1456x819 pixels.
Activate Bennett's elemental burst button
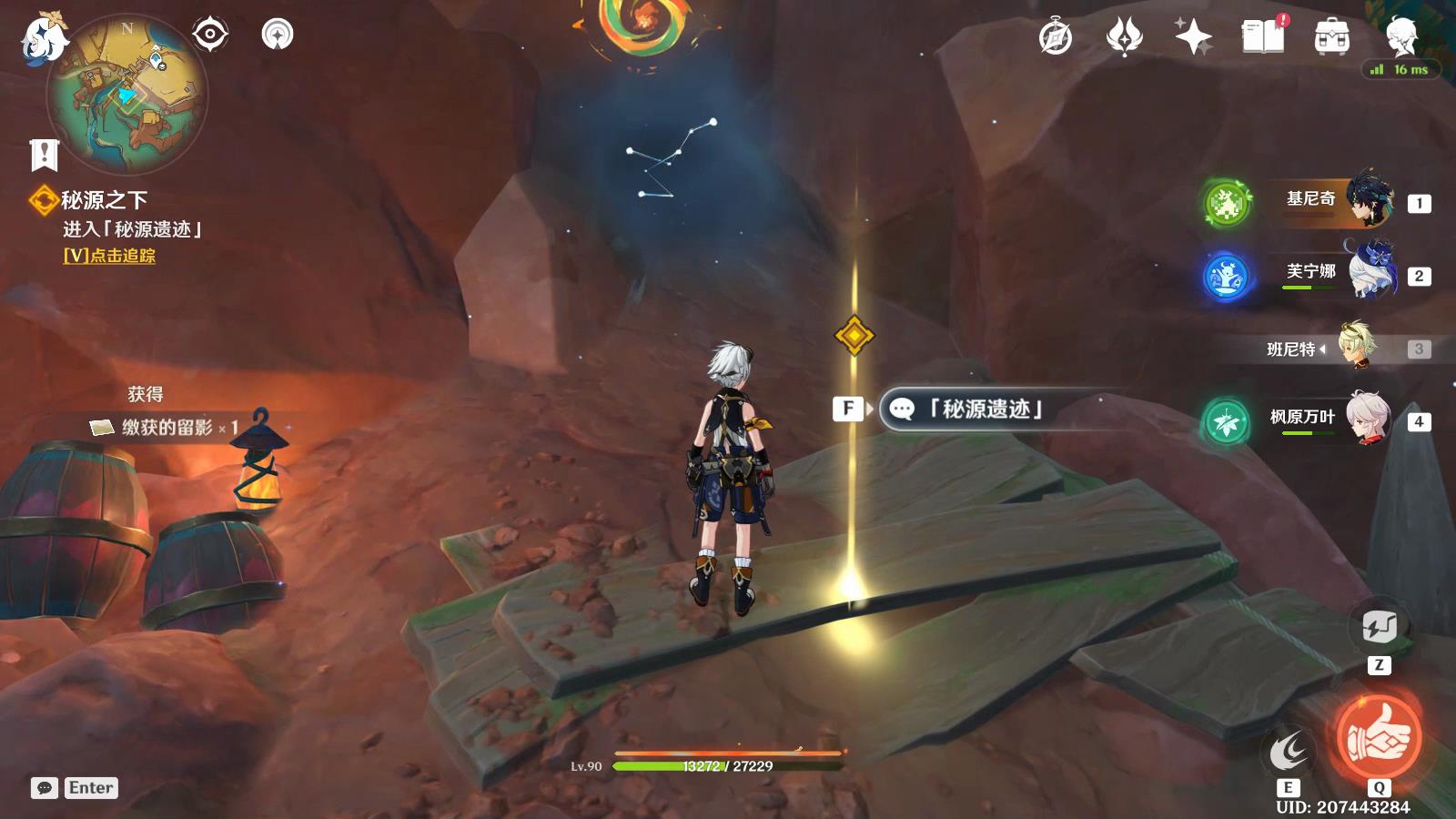(1379, 736)
